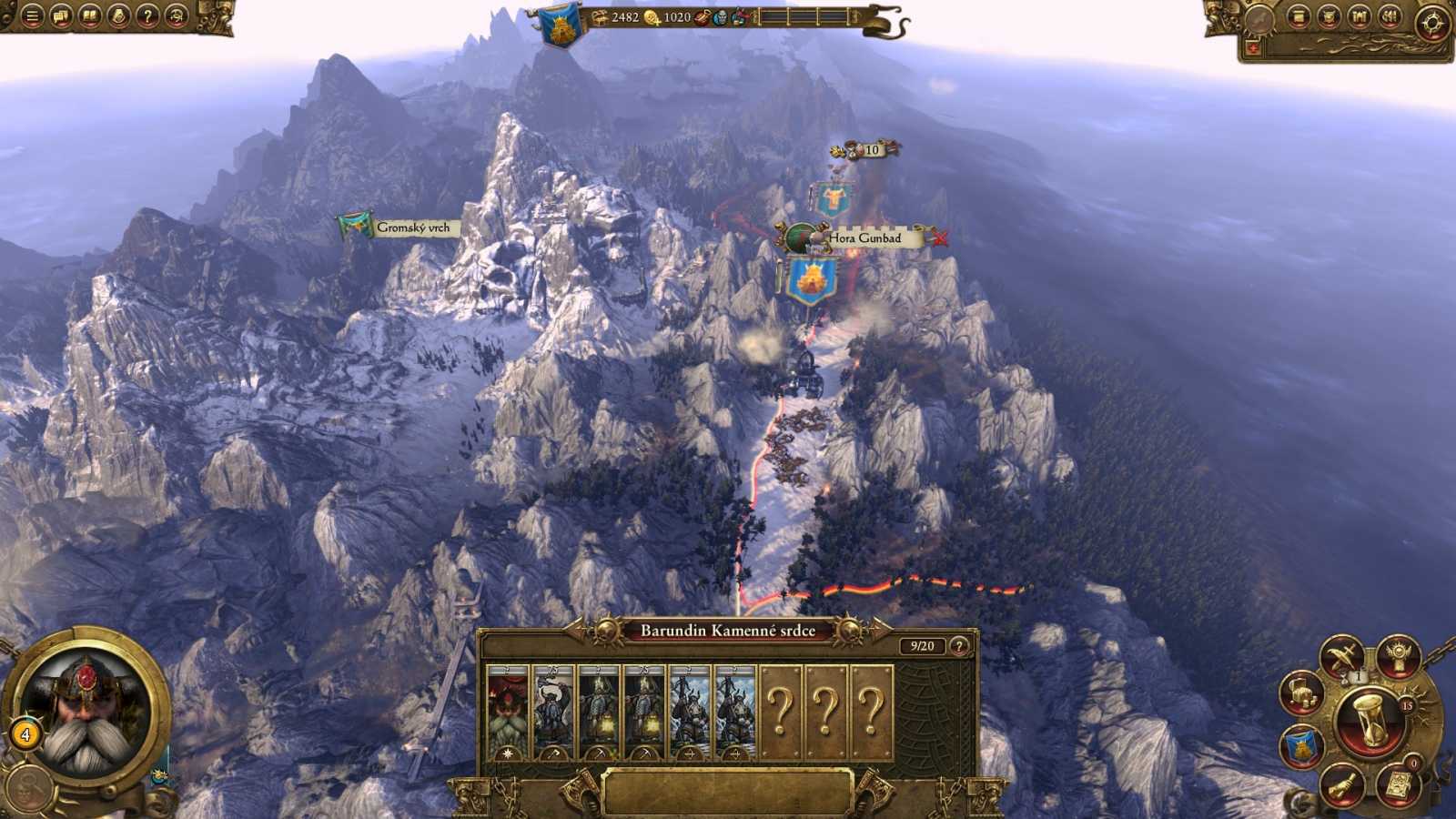This screenshot has width=1456, height=819.
Task: Open the lists panel in top-right toolbar
Action: click(1390, 16)
